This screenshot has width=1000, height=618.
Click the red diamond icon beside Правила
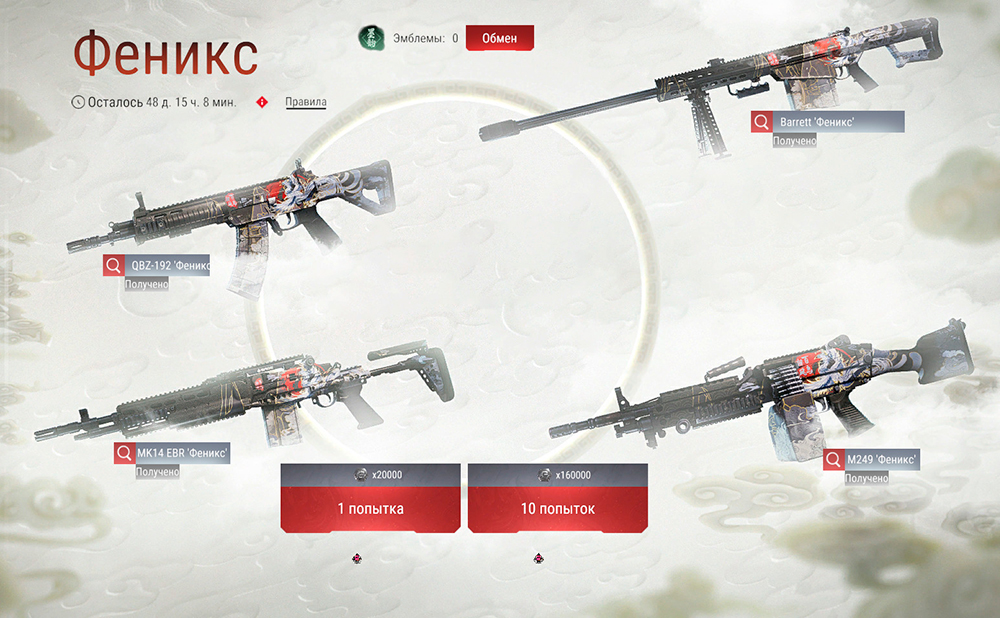click(263, 102)
